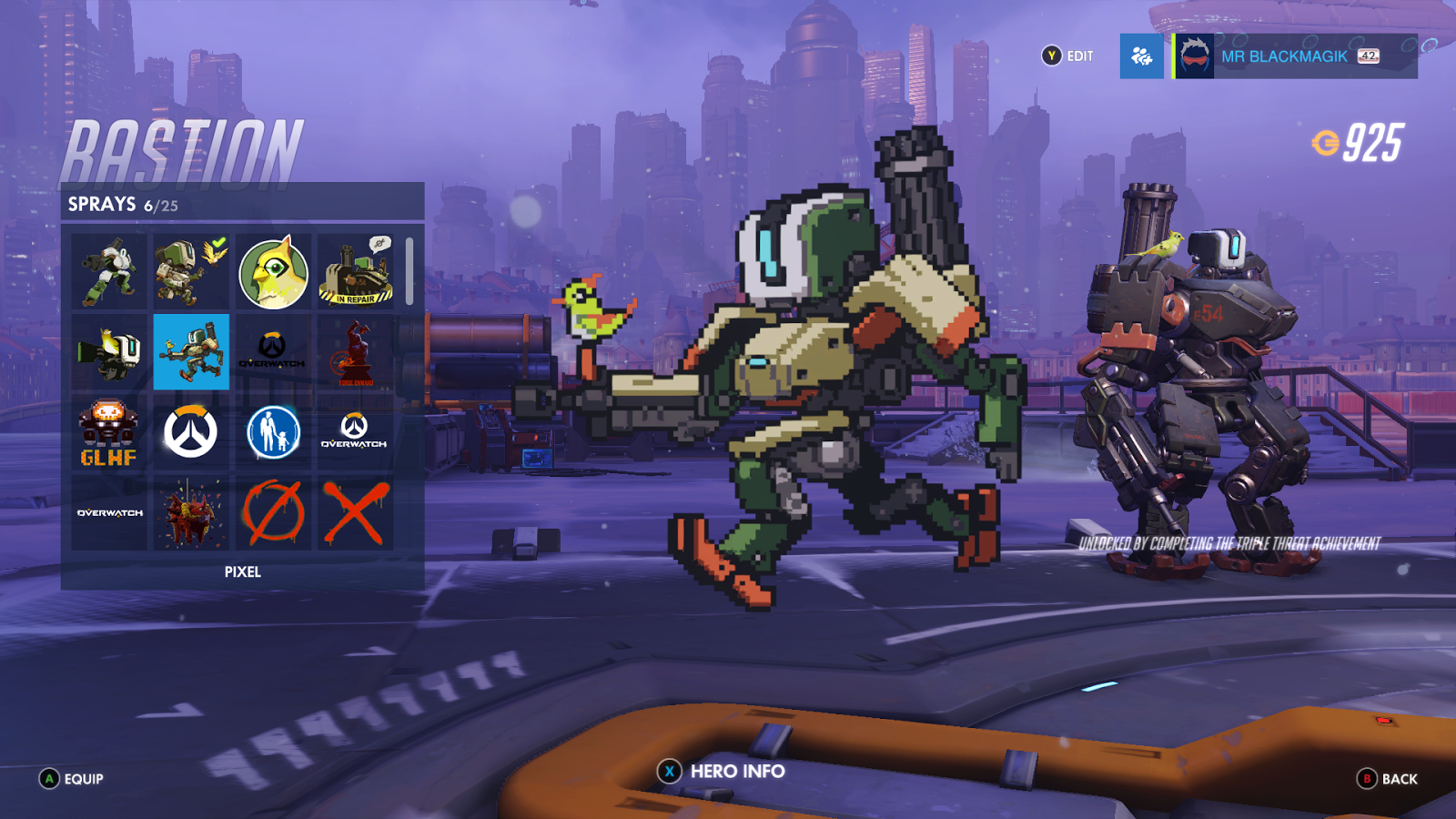Click the sprays list scrollbar

click(x=409, y=271)
